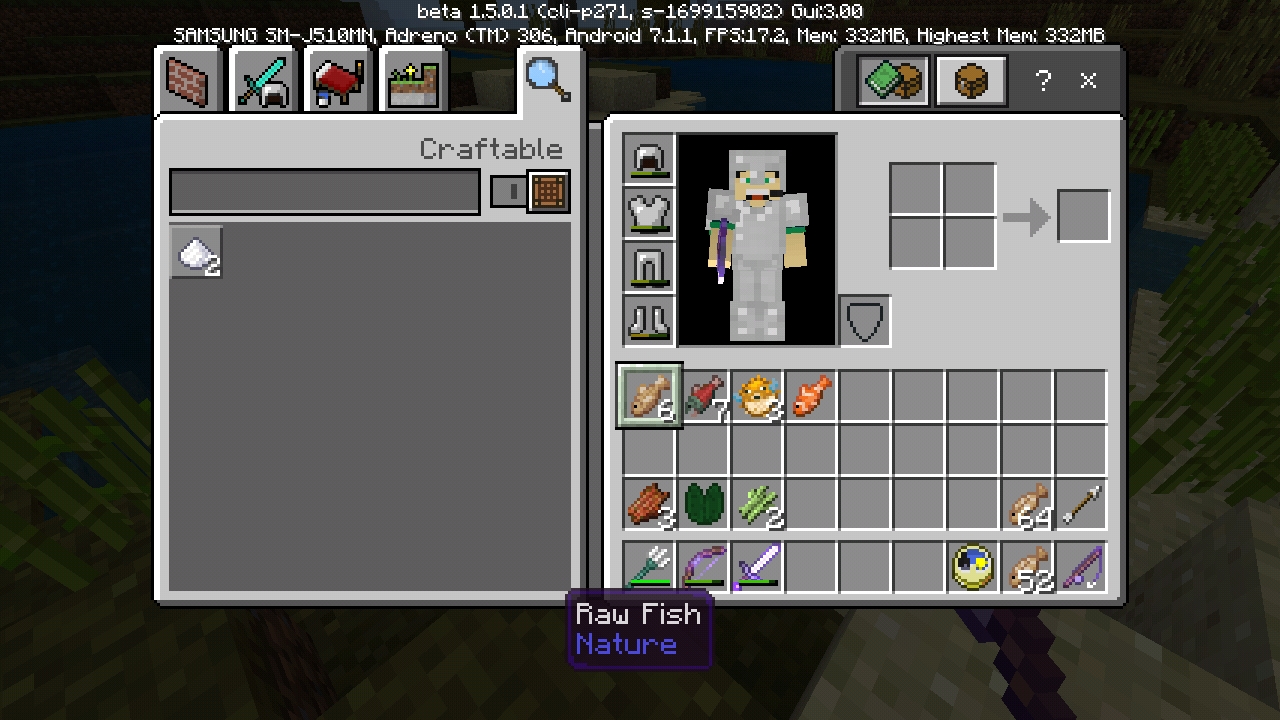Open the question mark help button

coord(1043,82)
